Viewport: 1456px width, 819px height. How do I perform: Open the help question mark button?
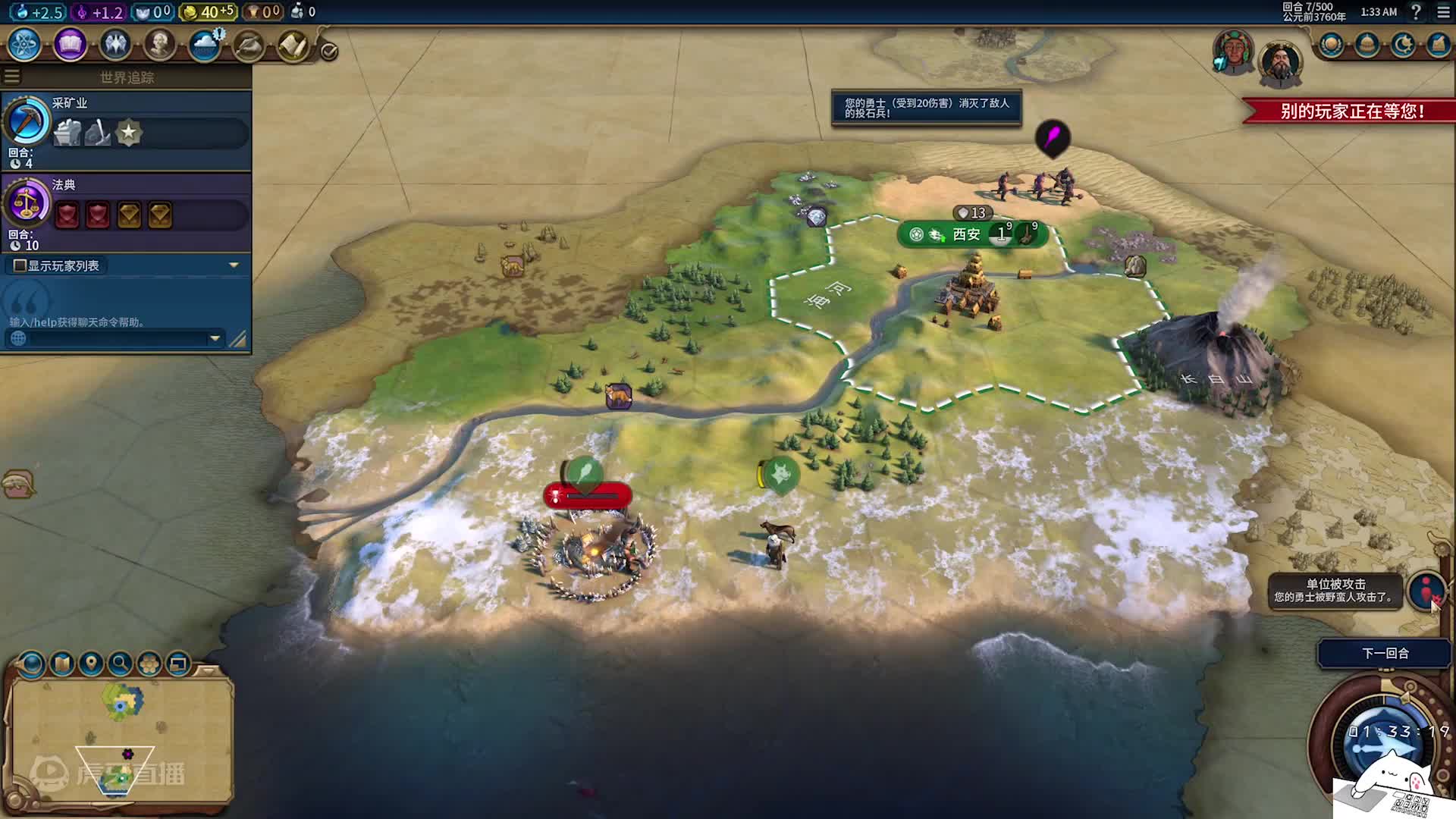point(1415,12)
